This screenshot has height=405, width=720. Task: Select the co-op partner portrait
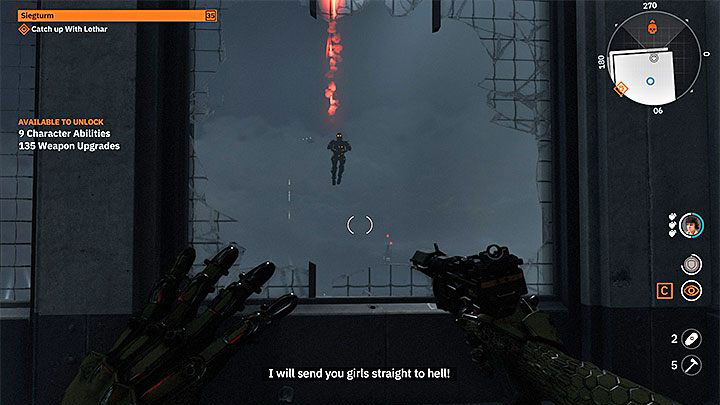pos(691,226)
